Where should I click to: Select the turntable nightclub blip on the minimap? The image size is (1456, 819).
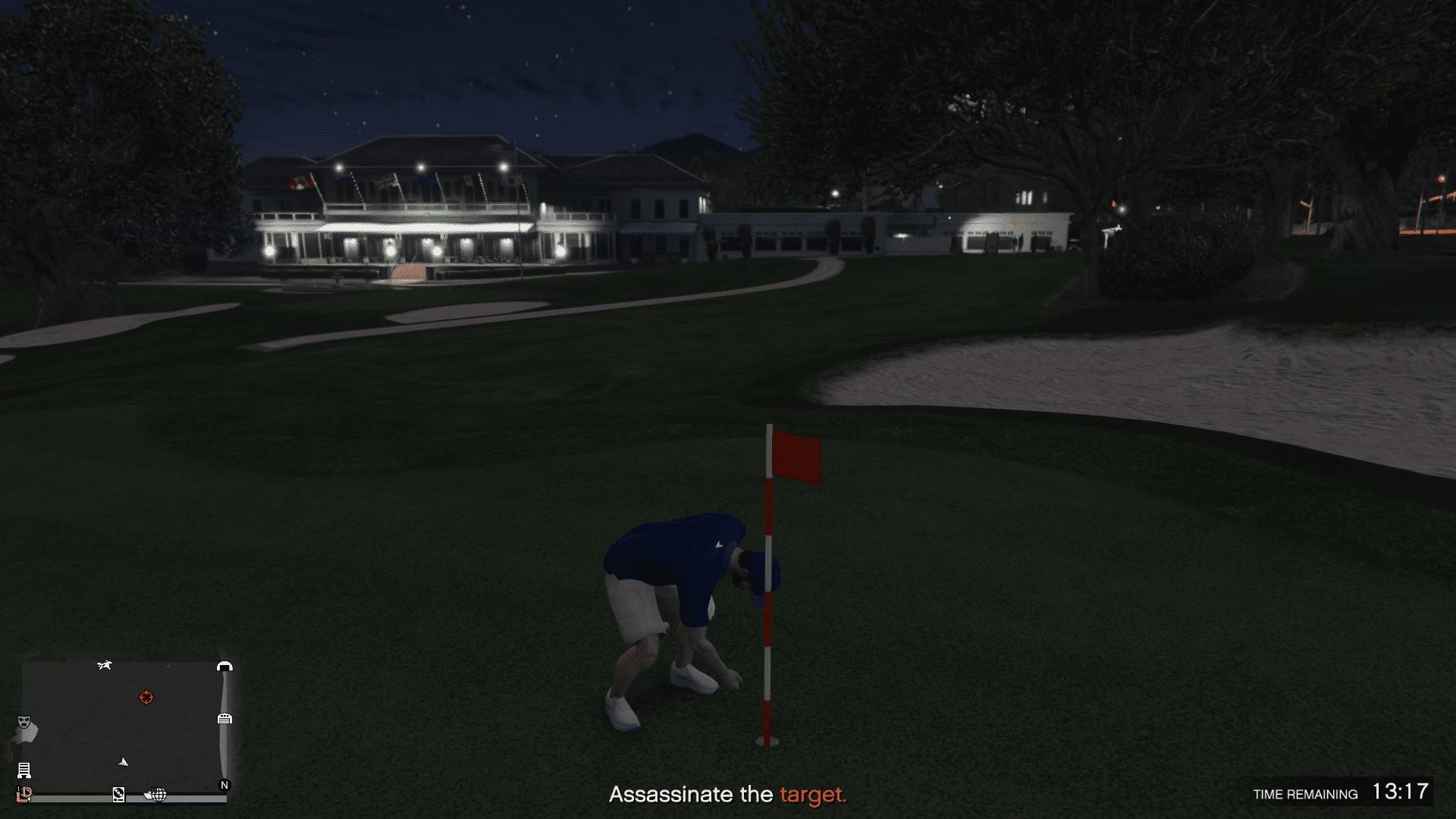tap(118, 794)
